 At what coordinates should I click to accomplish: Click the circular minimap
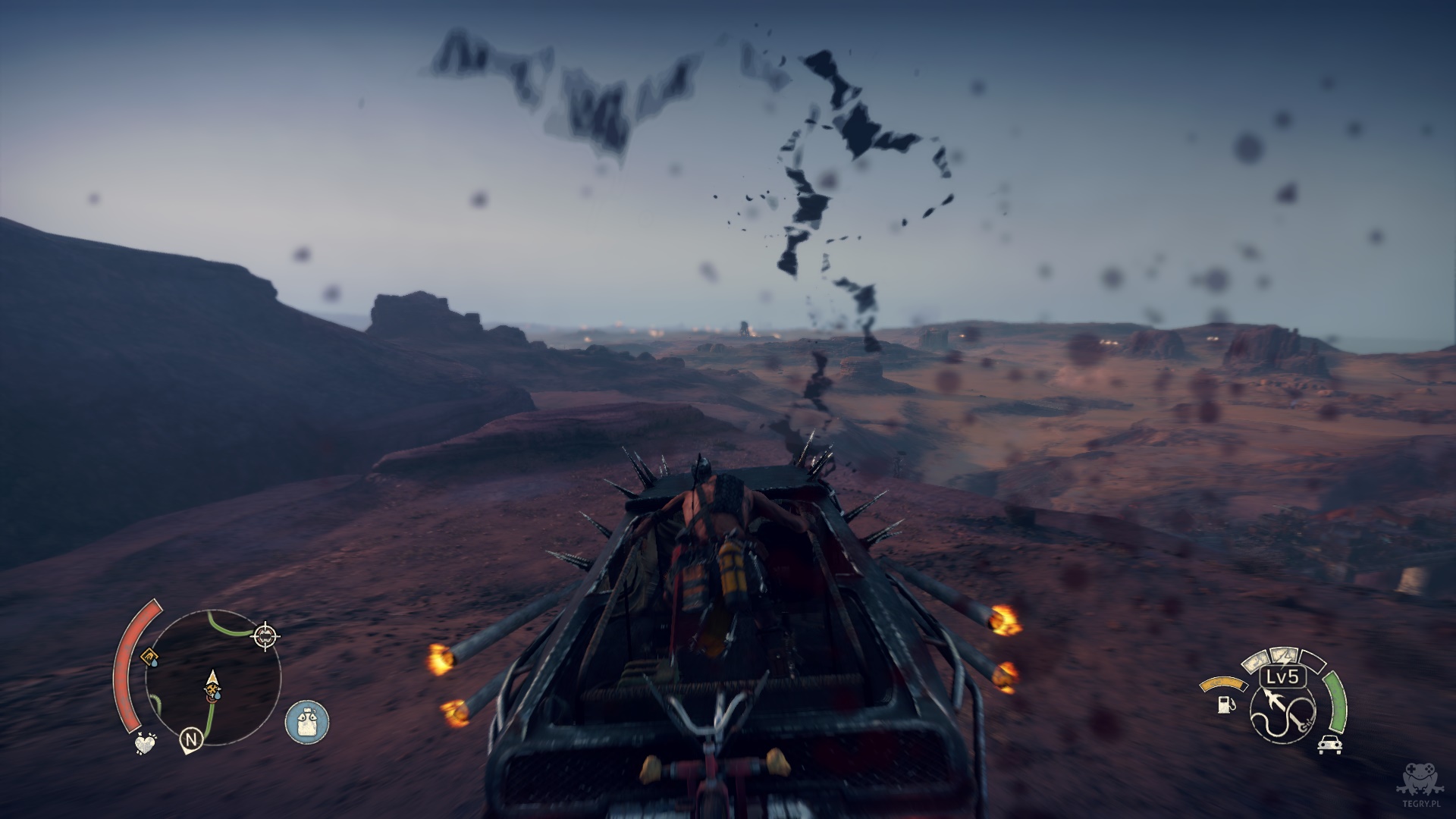pos(212,677)
